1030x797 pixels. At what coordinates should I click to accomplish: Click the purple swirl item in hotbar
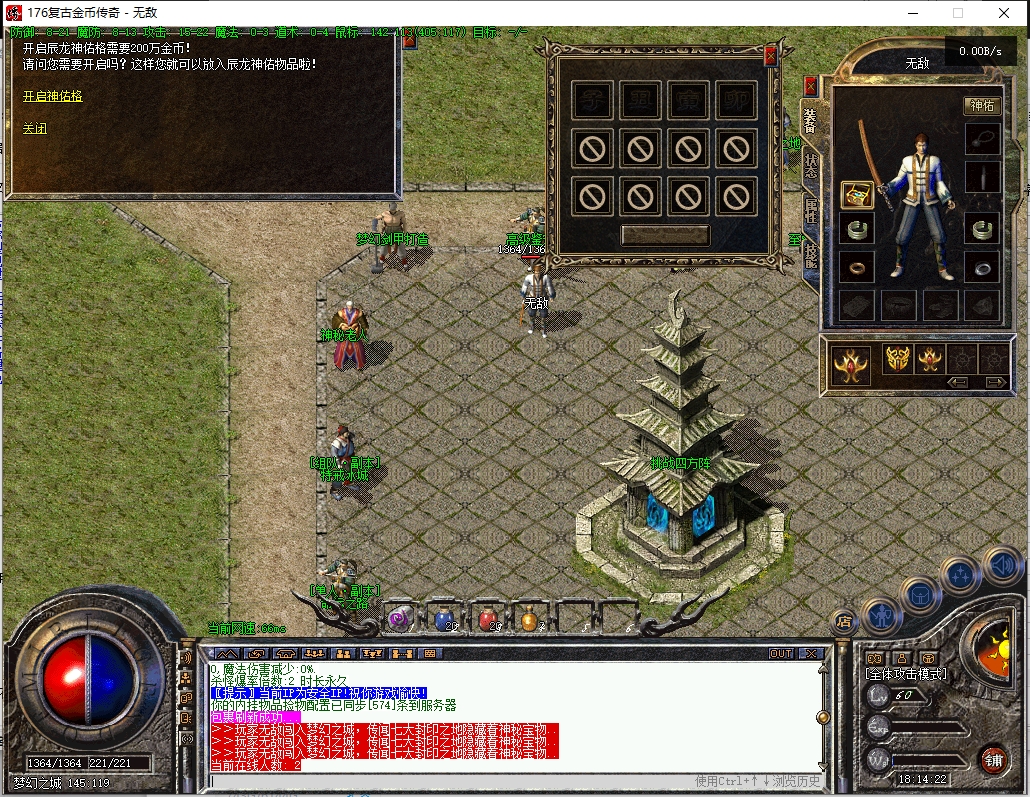click(401, 618)
